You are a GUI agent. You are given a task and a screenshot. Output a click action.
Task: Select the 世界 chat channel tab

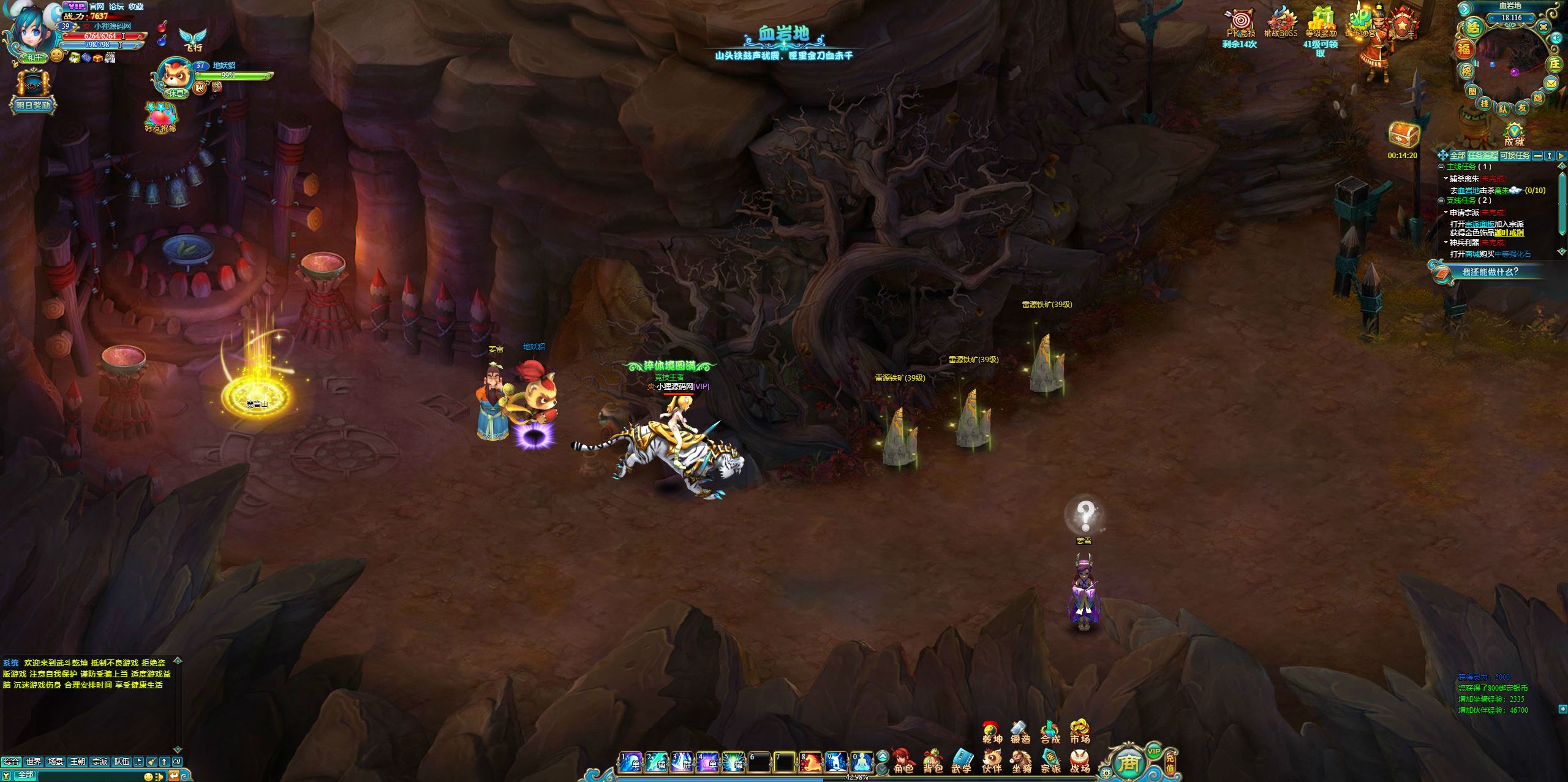34,762
